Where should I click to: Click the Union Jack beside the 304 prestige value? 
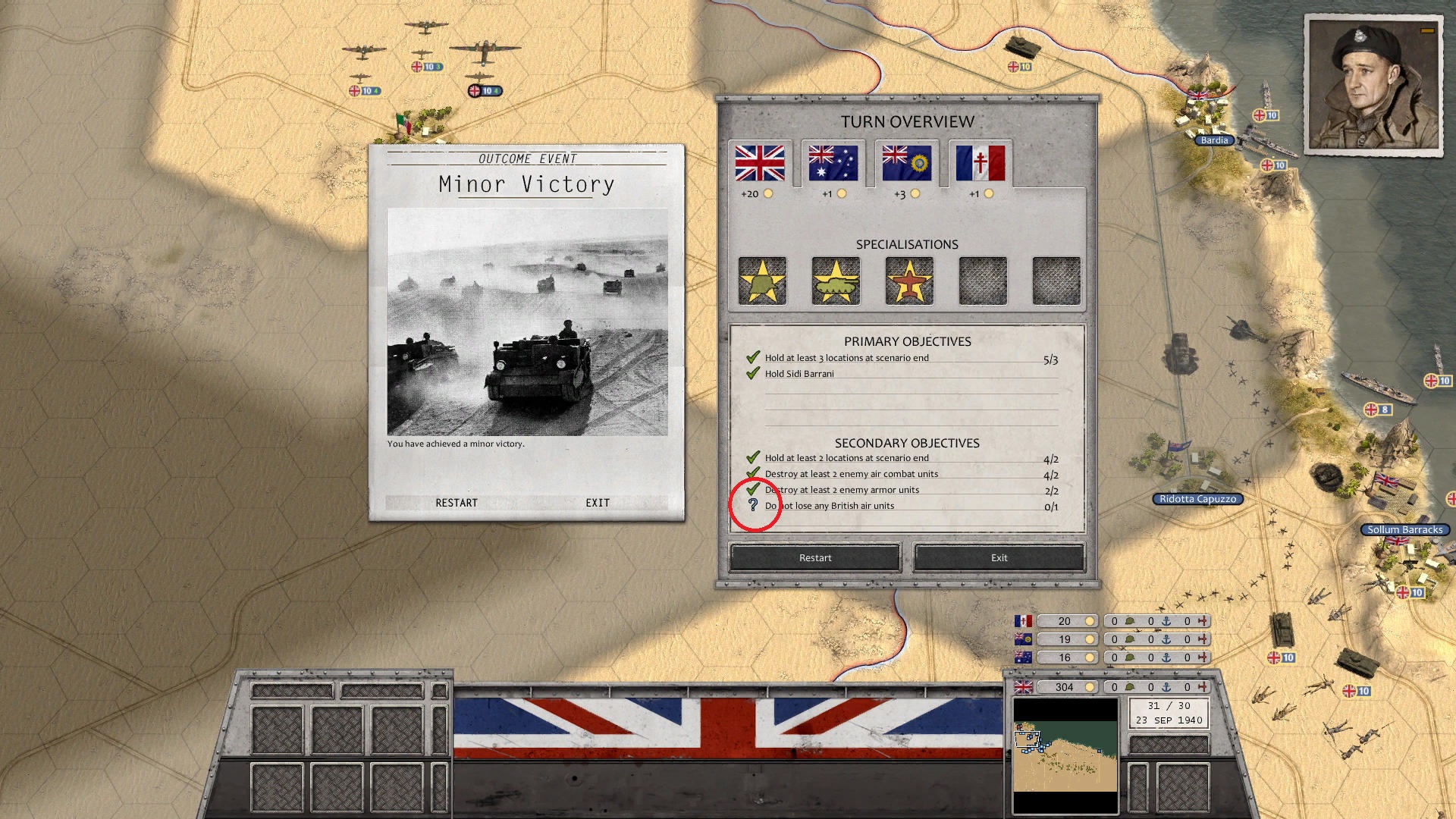click(x=1022, y=687)
